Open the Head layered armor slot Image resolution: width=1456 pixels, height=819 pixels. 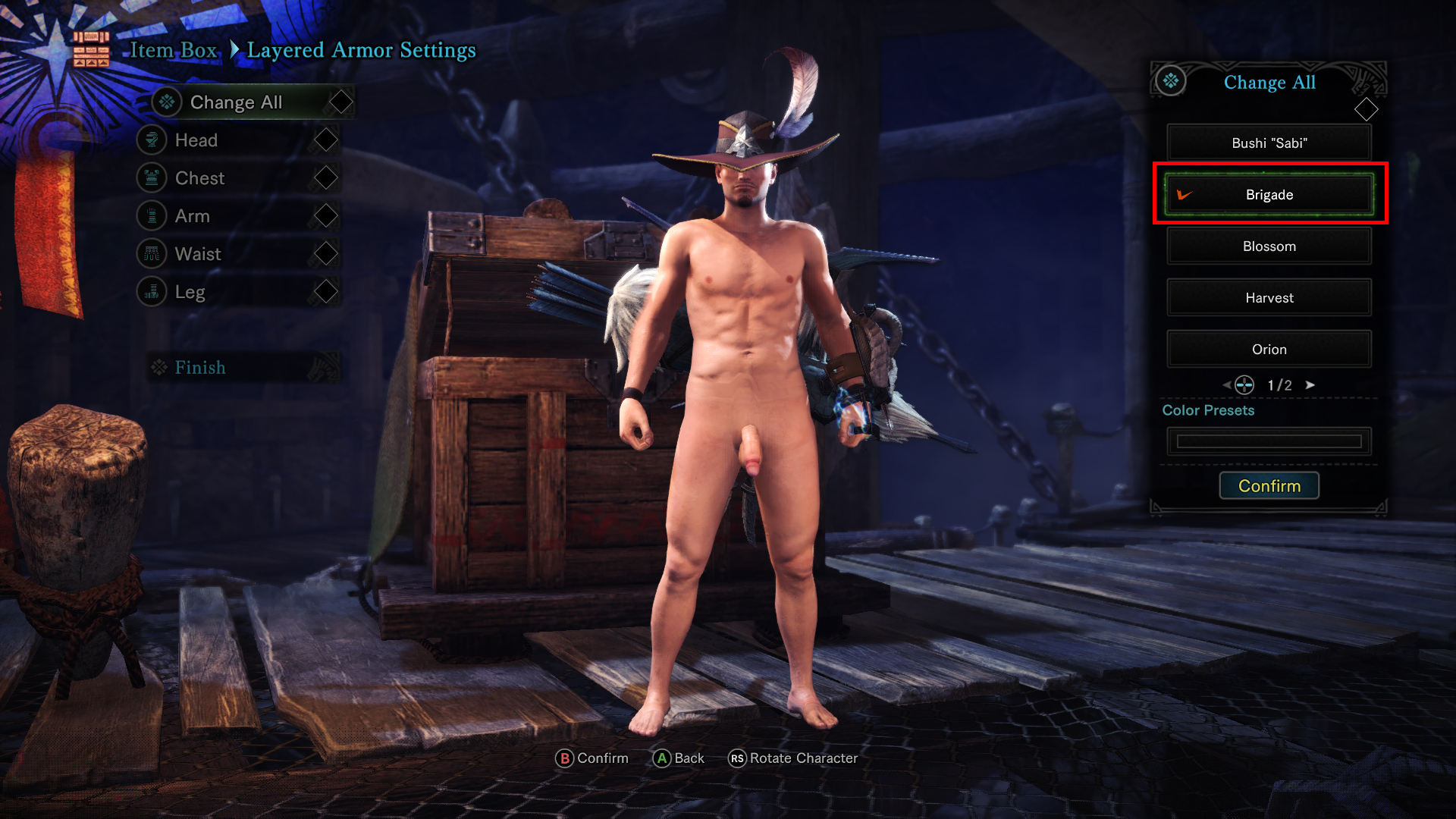[196, 140]
